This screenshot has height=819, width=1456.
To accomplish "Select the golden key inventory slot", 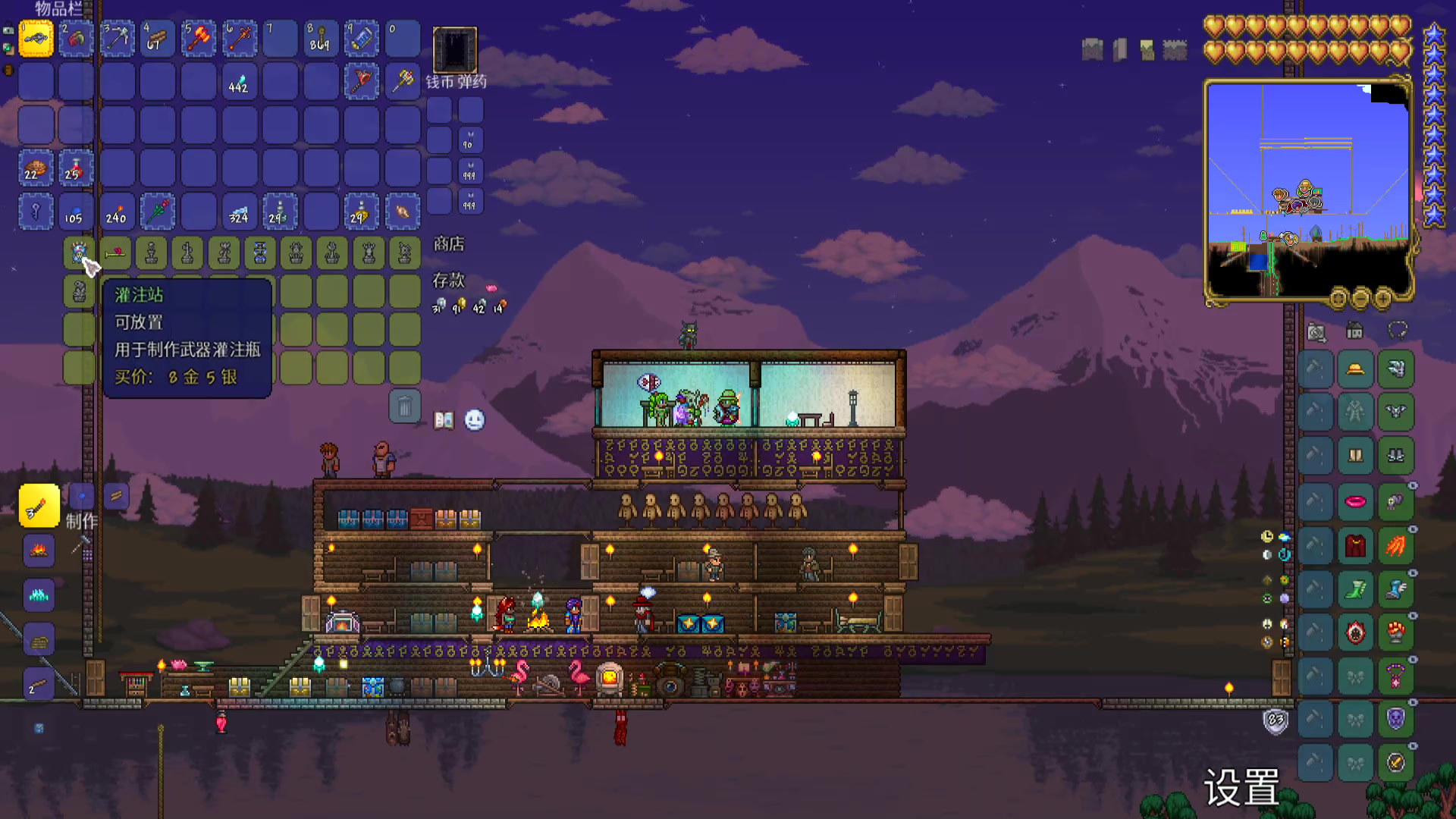I will [36, 212].
